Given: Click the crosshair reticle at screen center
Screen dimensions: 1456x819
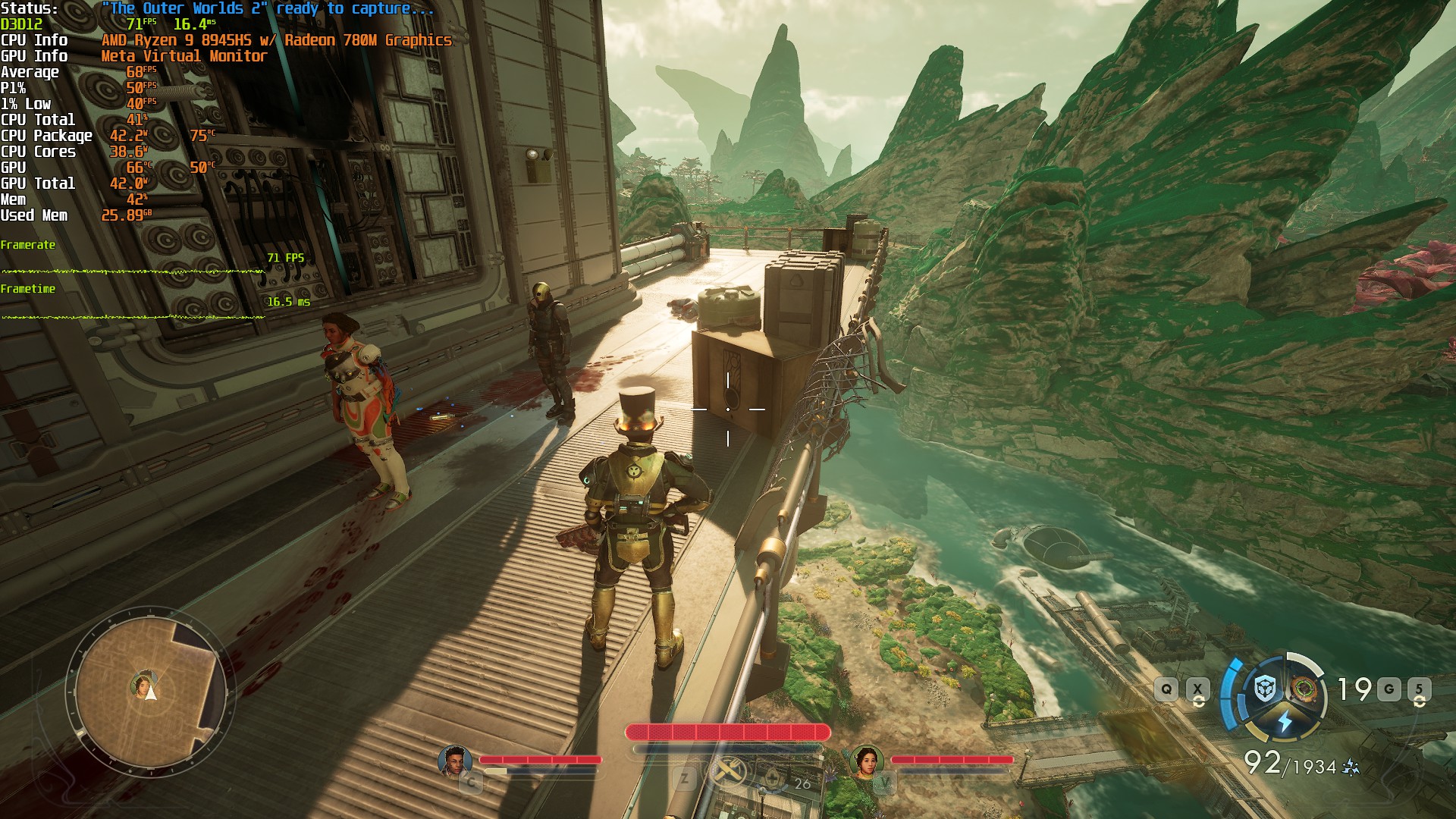Looking at the screenshot, I should tap(728, 409).
